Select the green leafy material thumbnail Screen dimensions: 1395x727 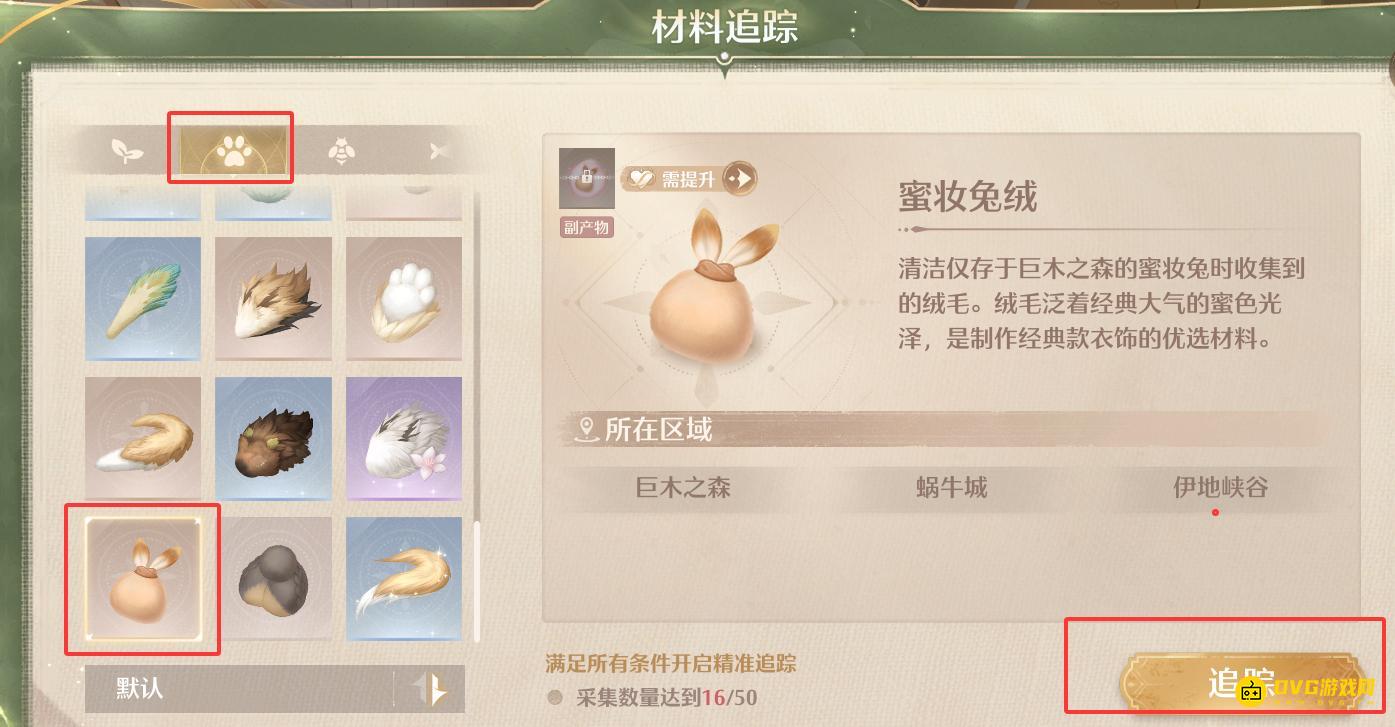[x=142, y=298]
